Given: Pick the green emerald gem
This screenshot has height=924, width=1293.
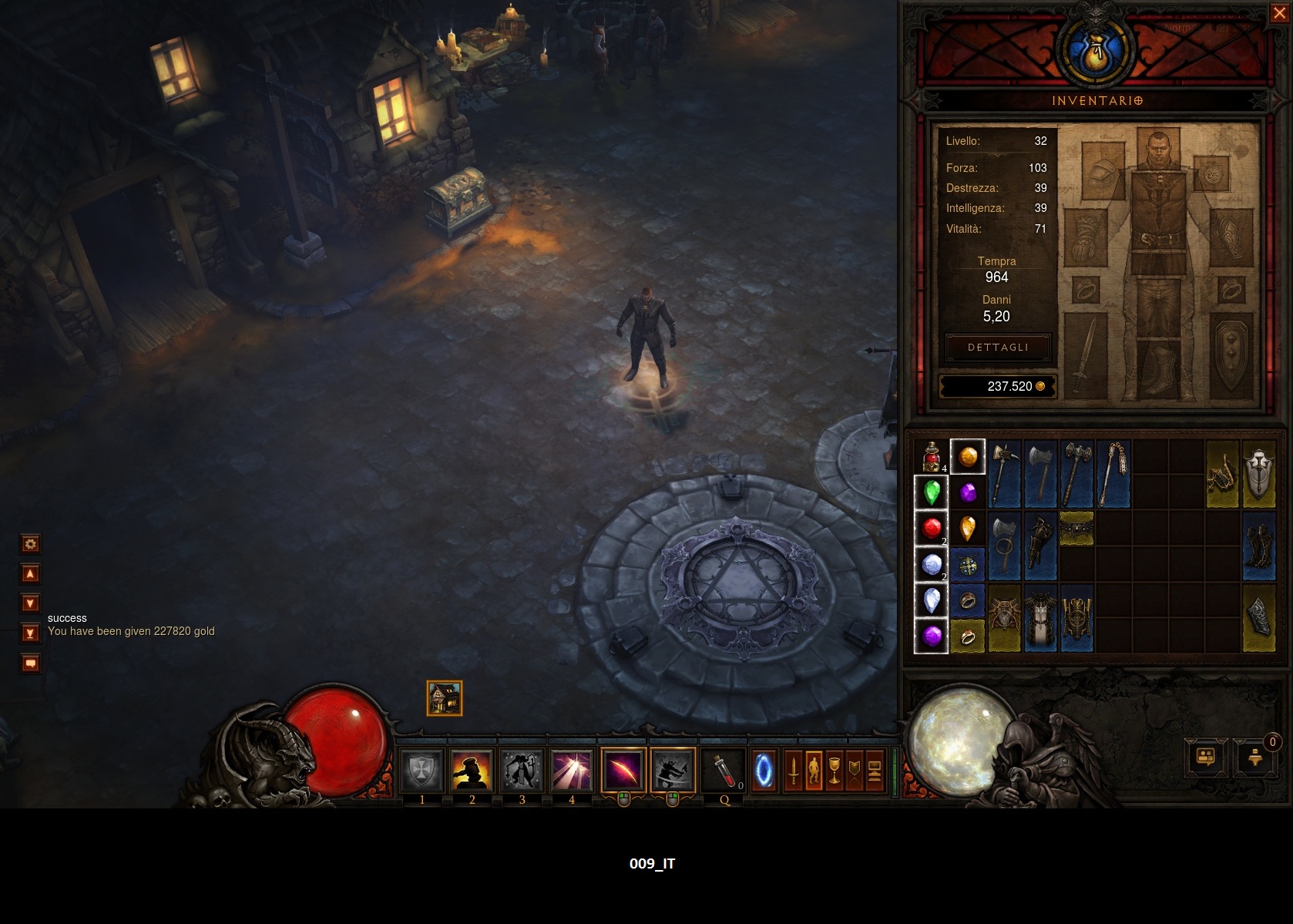Looking at the screenshot, I should pos(932,492).
